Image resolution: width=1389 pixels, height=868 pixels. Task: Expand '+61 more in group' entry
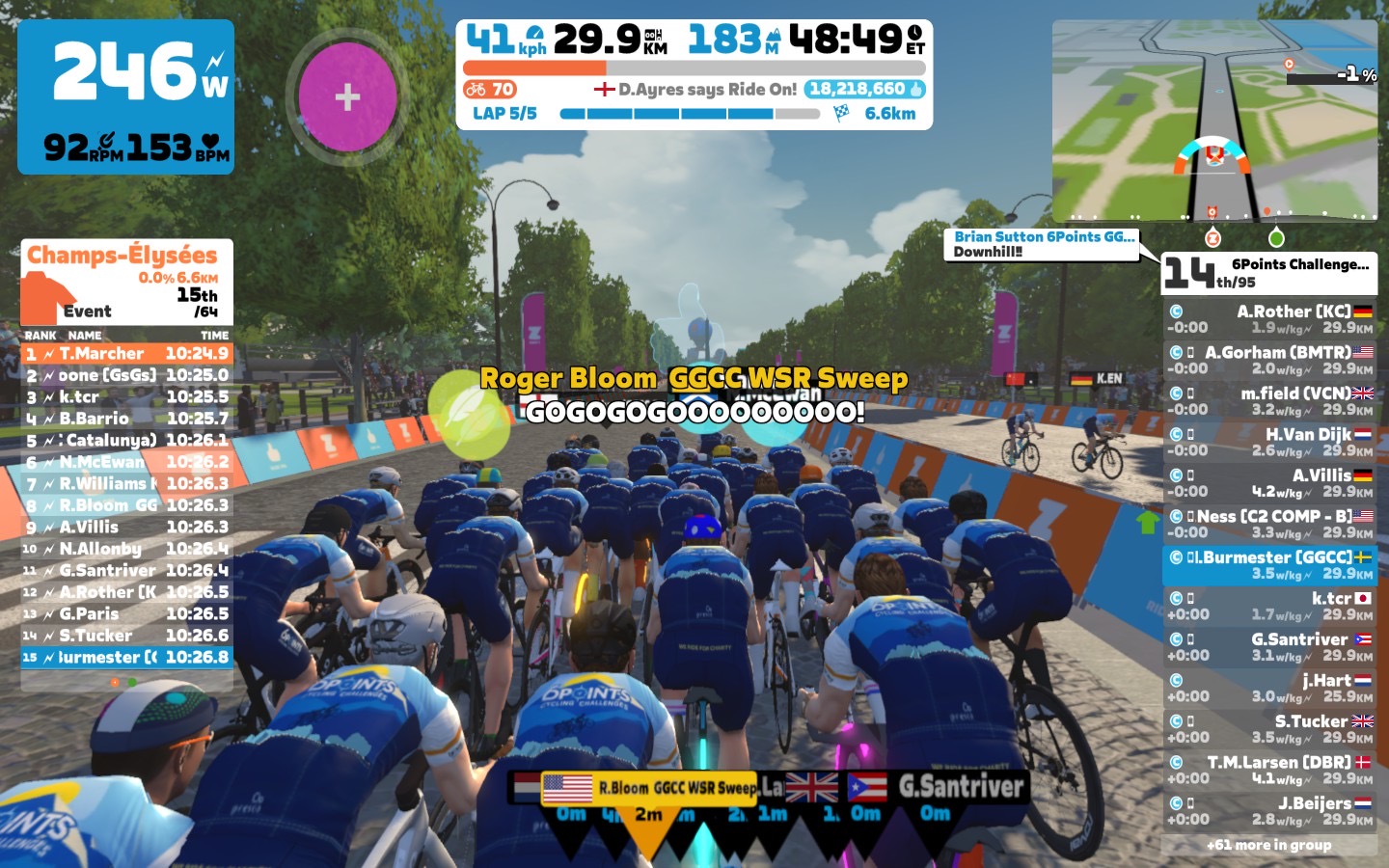coord(1268,845)
